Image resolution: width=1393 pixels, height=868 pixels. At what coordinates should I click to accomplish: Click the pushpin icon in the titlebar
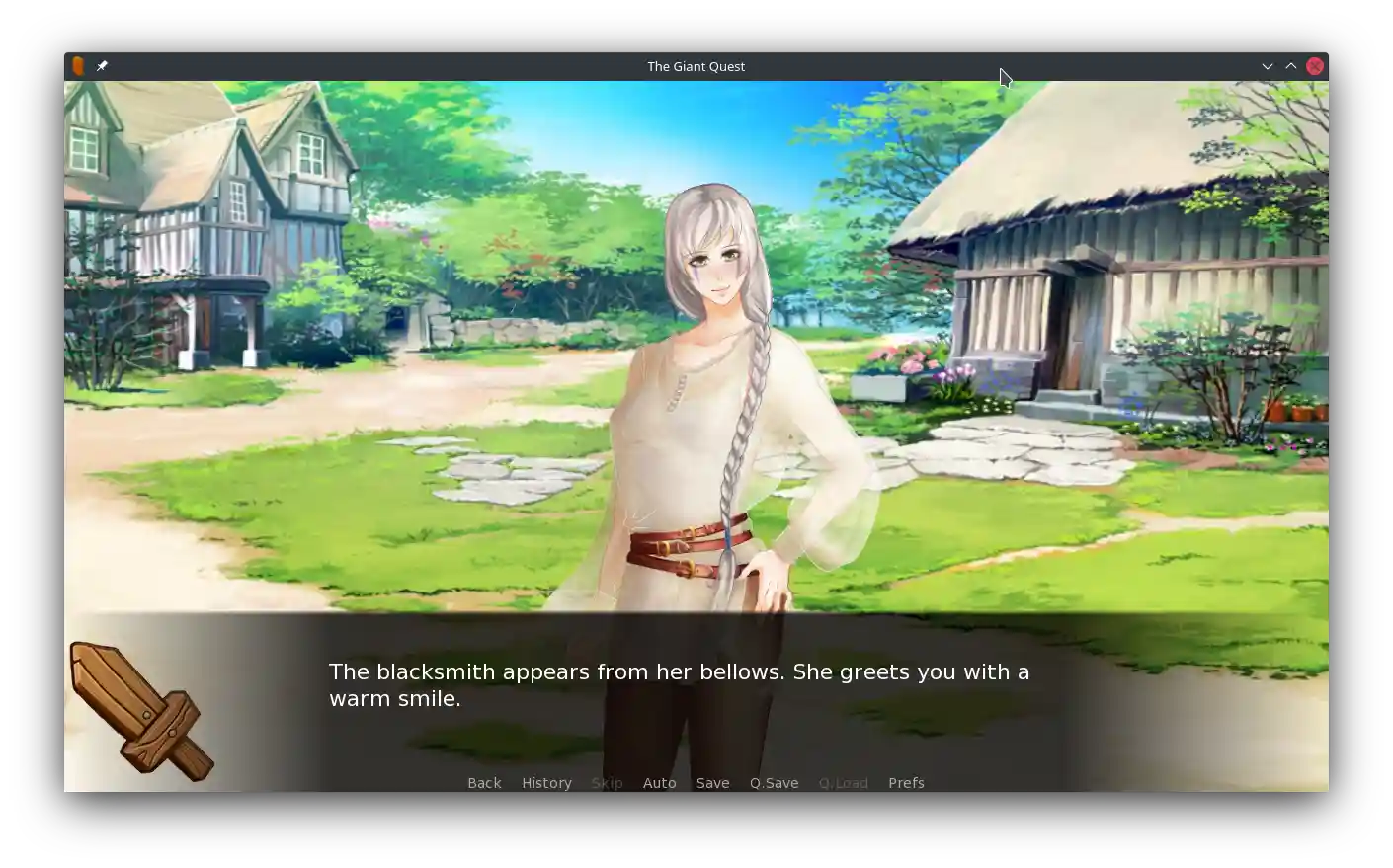click(x=102, y=66)
